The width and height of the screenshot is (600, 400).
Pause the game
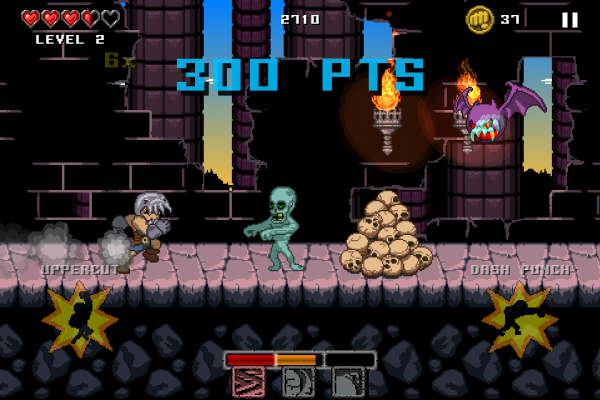pos(569,19)
